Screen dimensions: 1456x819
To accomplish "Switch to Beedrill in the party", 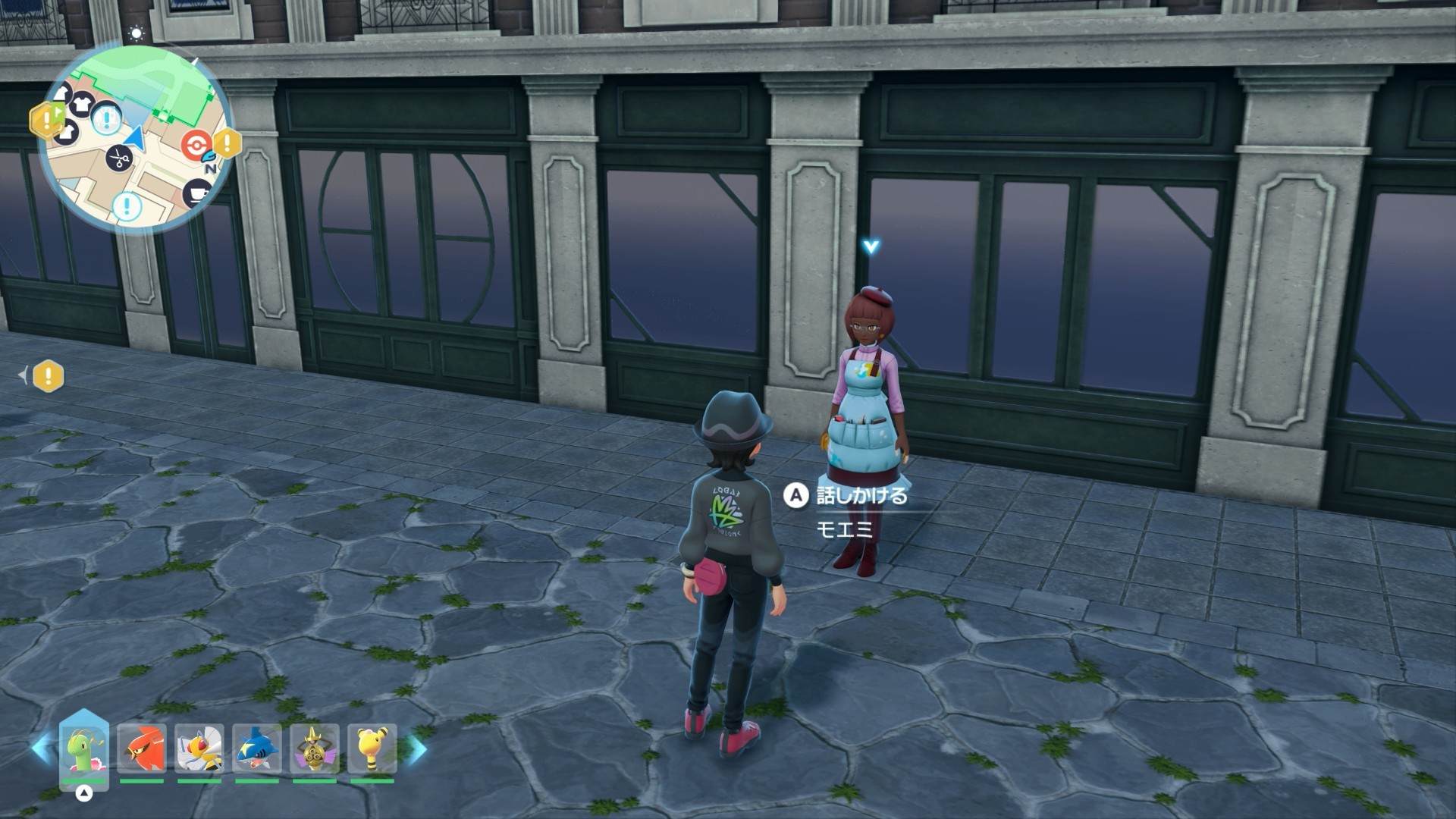I will click(199, 748).
